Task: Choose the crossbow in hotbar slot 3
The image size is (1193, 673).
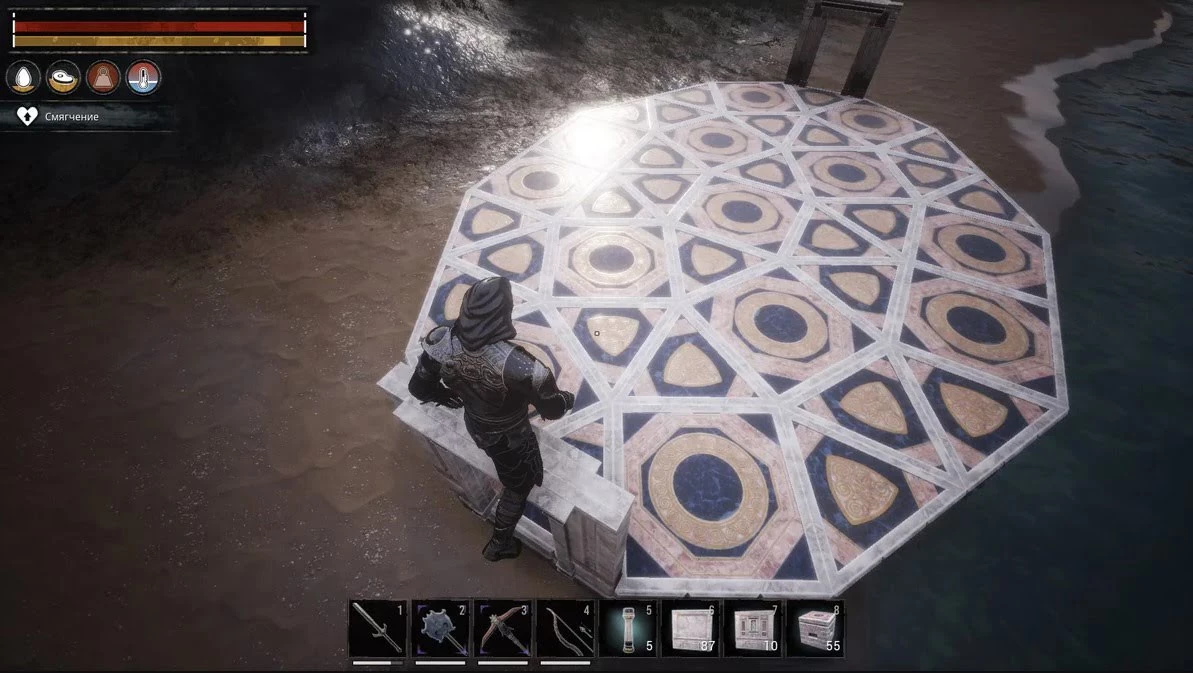Action: (x=504, y=628)
